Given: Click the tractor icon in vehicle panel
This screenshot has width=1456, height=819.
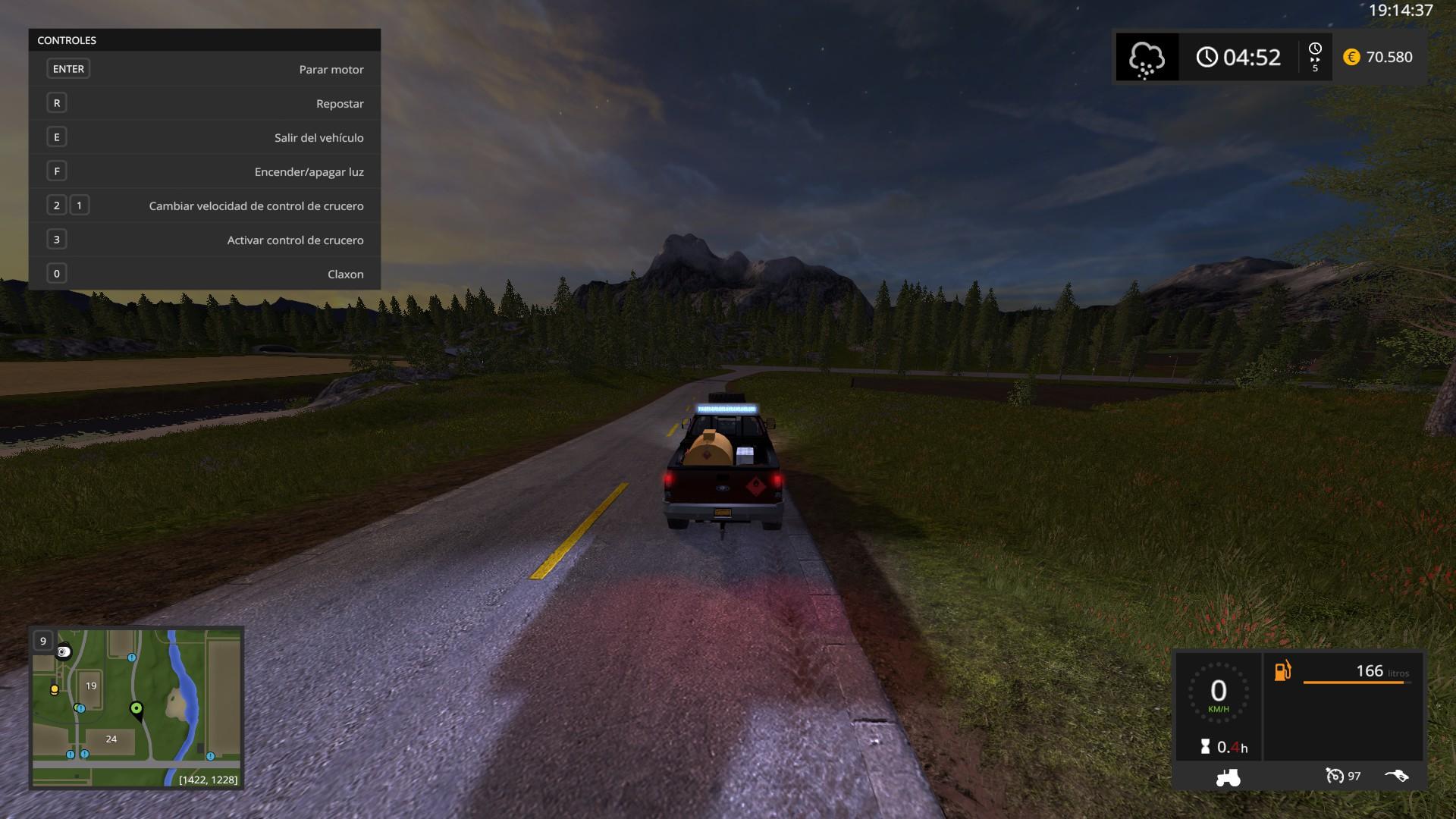Looking at the screenshot, I should click(x=1228, y=777).
